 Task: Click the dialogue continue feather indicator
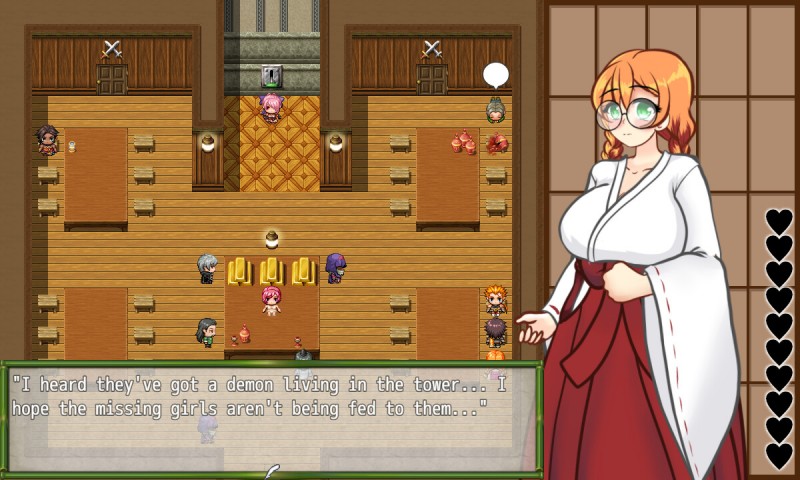click(x=272, y=470)
